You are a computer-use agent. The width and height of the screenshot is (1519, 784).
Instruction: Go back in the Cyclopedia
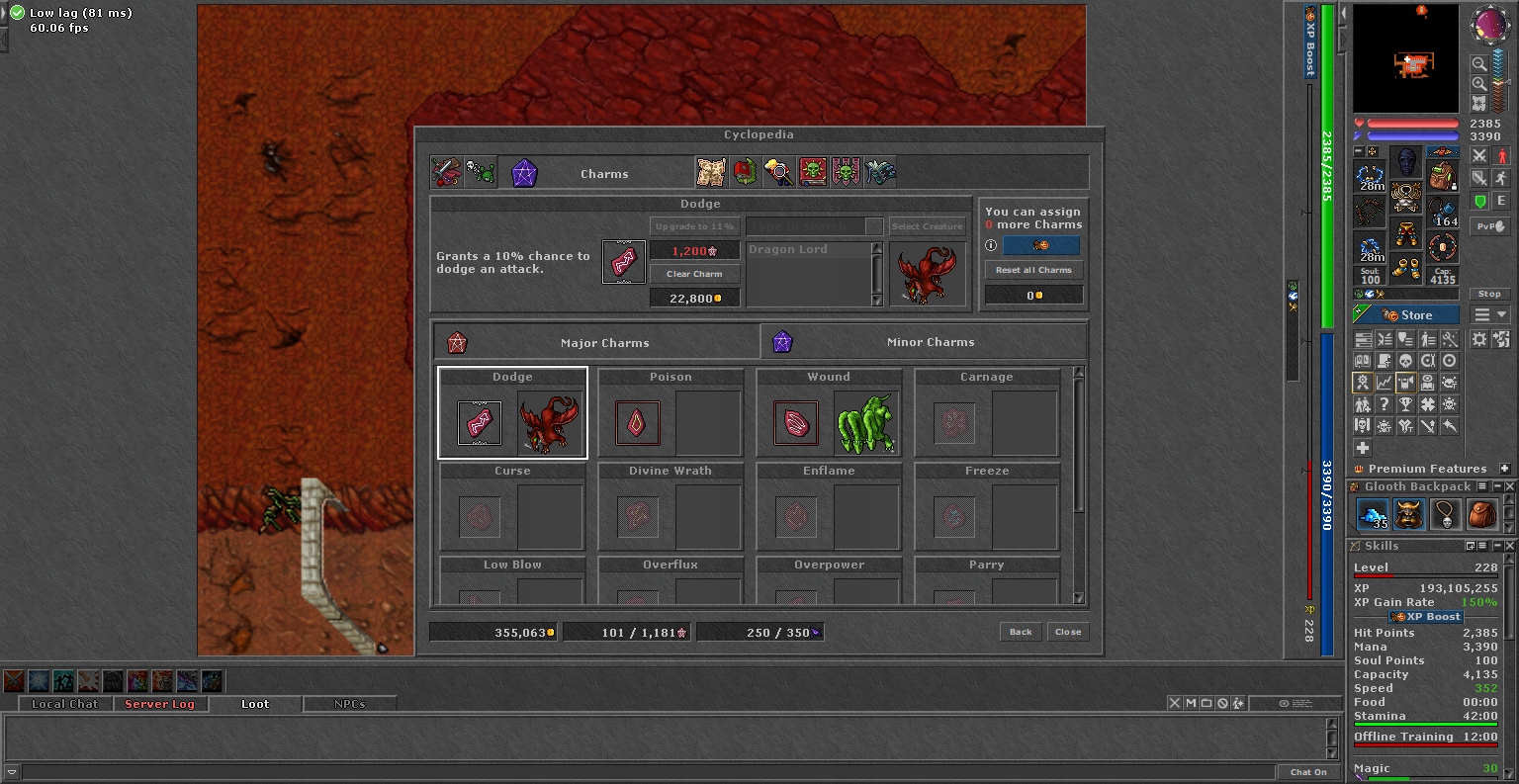coord(1021,632)
